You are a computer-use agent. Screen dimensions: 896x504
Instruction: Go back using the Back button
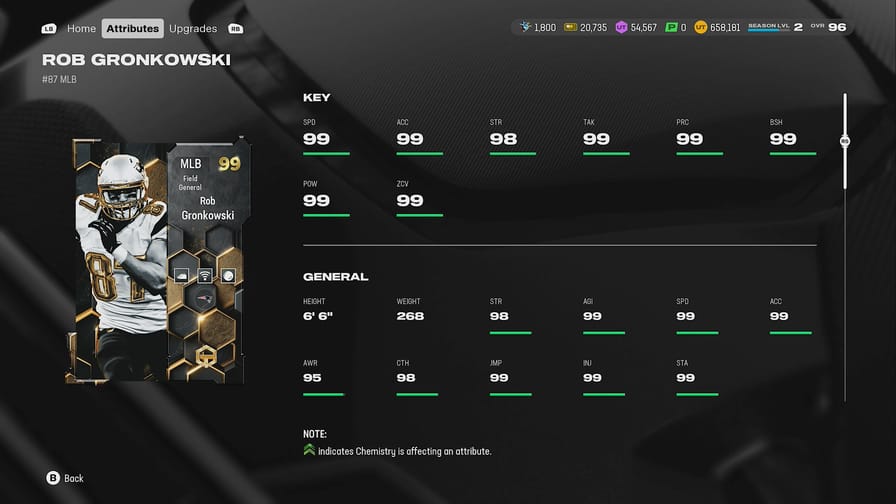pos(65,478)
